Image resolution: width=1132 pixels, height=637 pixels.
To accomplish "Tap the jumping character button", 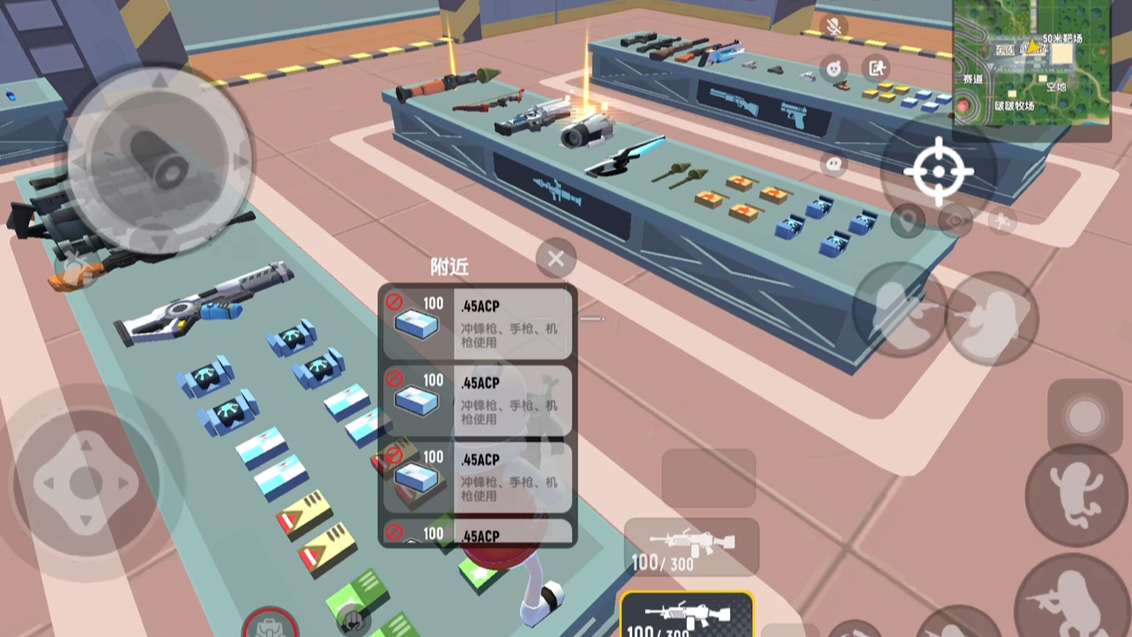I will (1075, 495).
